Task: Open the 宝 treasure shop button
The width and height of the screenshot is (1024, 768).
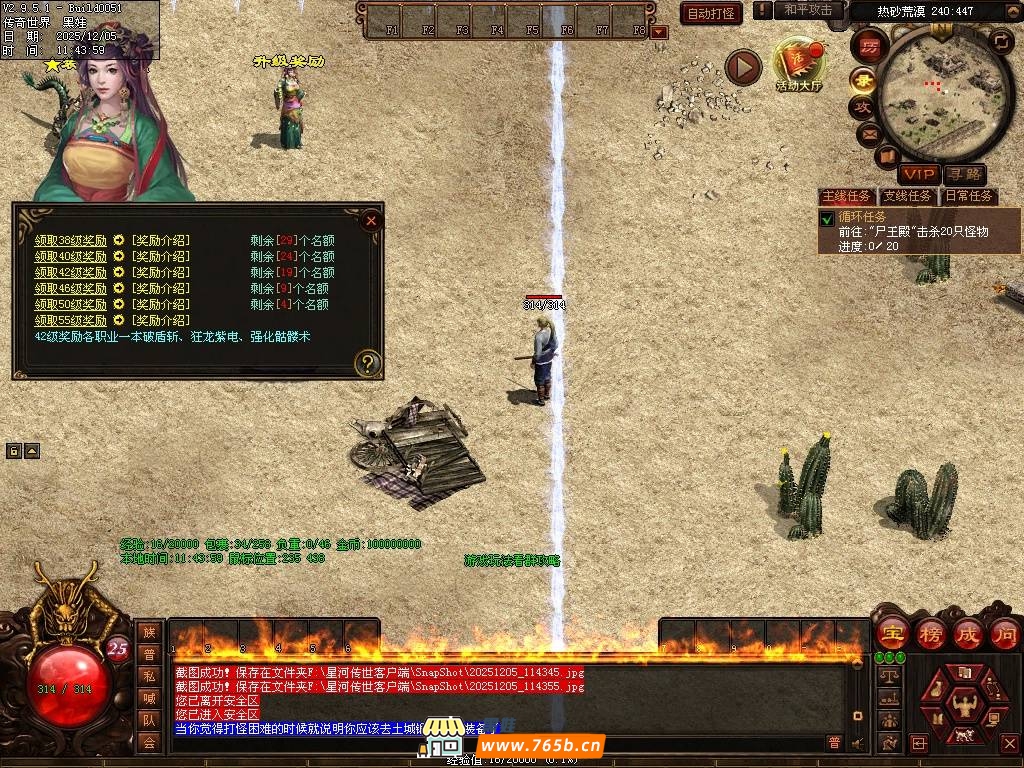Action: point(892,633)
